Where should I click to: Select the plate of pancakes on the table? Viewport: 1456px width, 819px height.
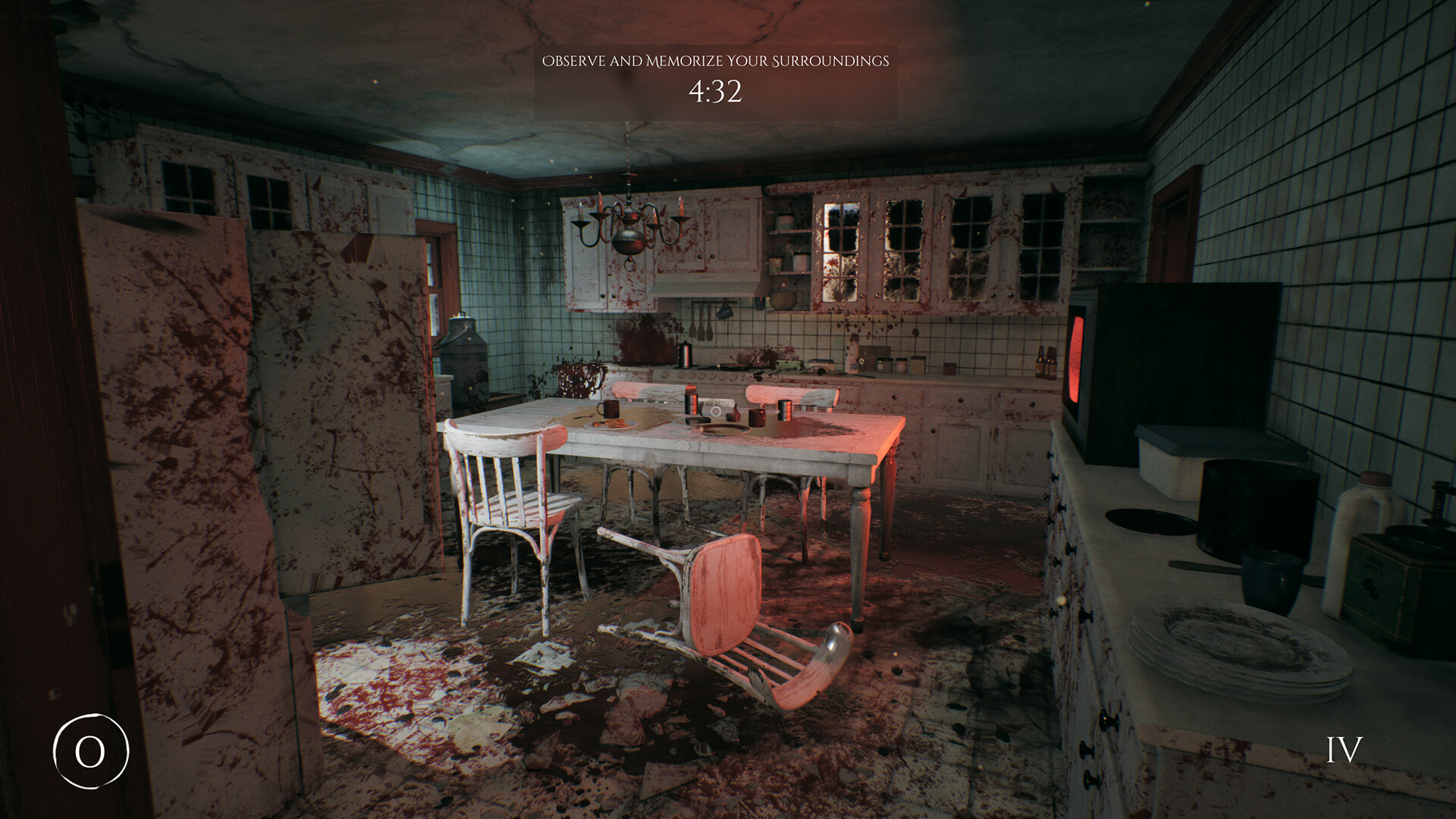(x=610, y=425)
